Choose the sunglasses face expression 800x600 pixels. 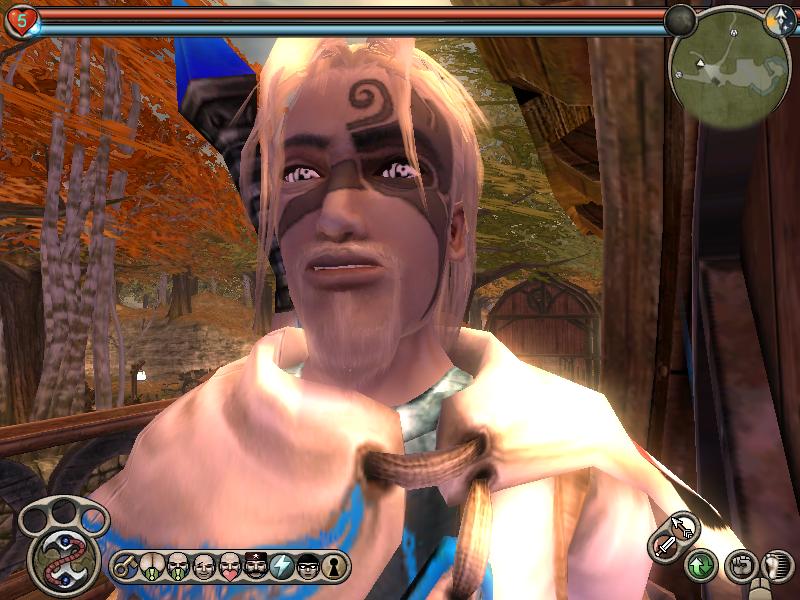click(307, 566)
